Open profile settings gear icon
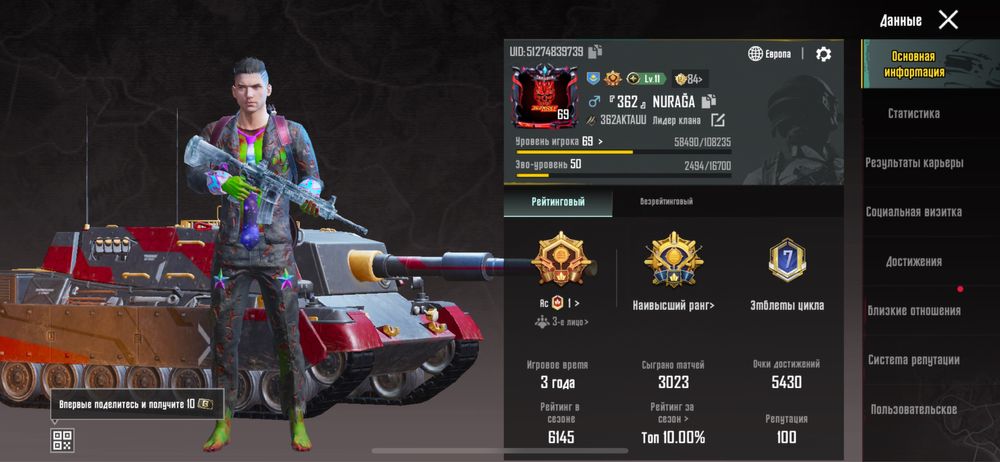The width and height of the screenshot is (1000, 462). (823, 54)
